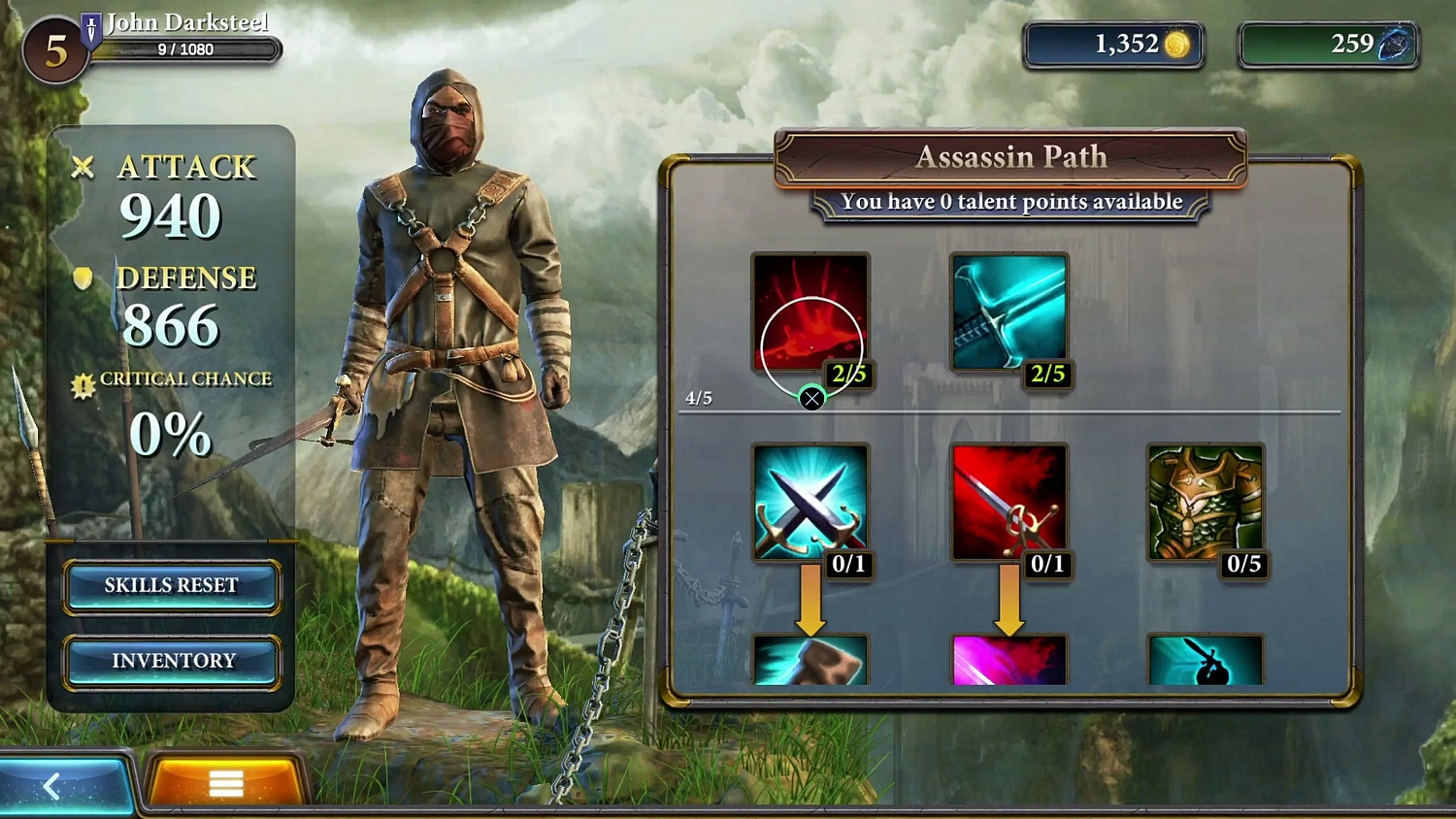Click the black sword silhouette talent icon
Screen dimensions: 1456x819
tap(1206, 665)
